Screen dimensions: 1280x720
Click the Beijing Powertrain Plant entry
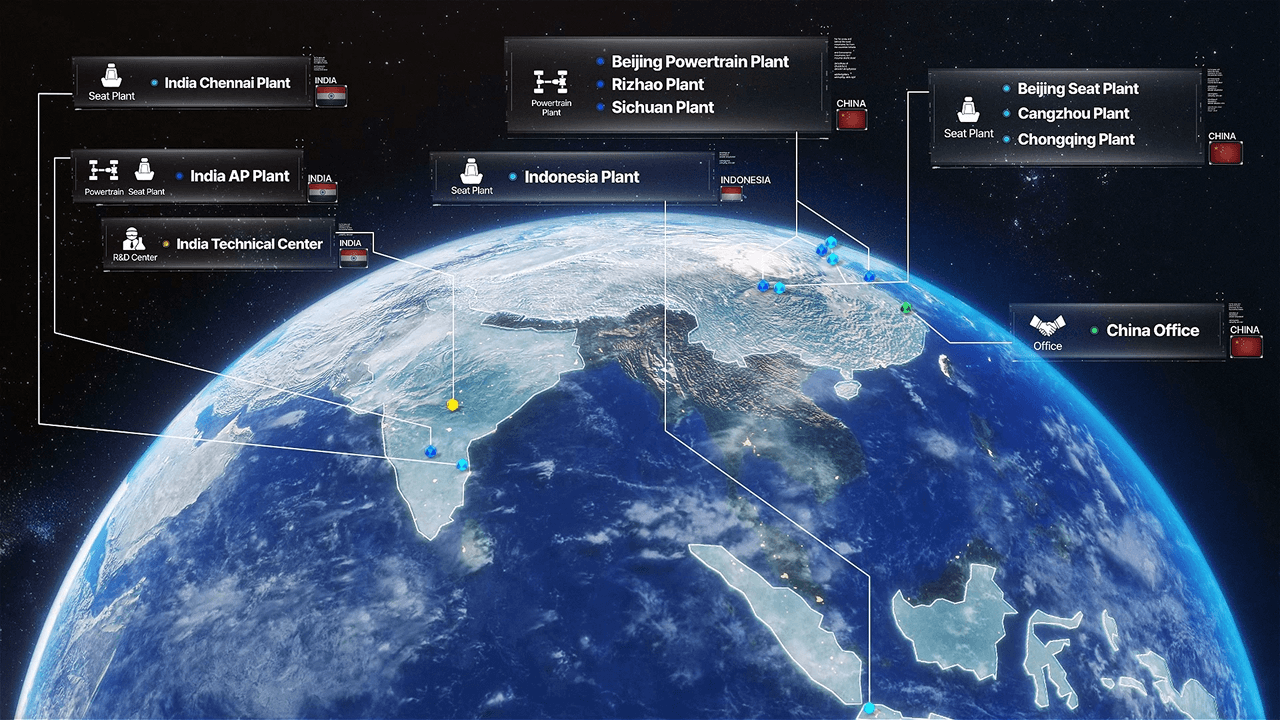tap(700, 62)
